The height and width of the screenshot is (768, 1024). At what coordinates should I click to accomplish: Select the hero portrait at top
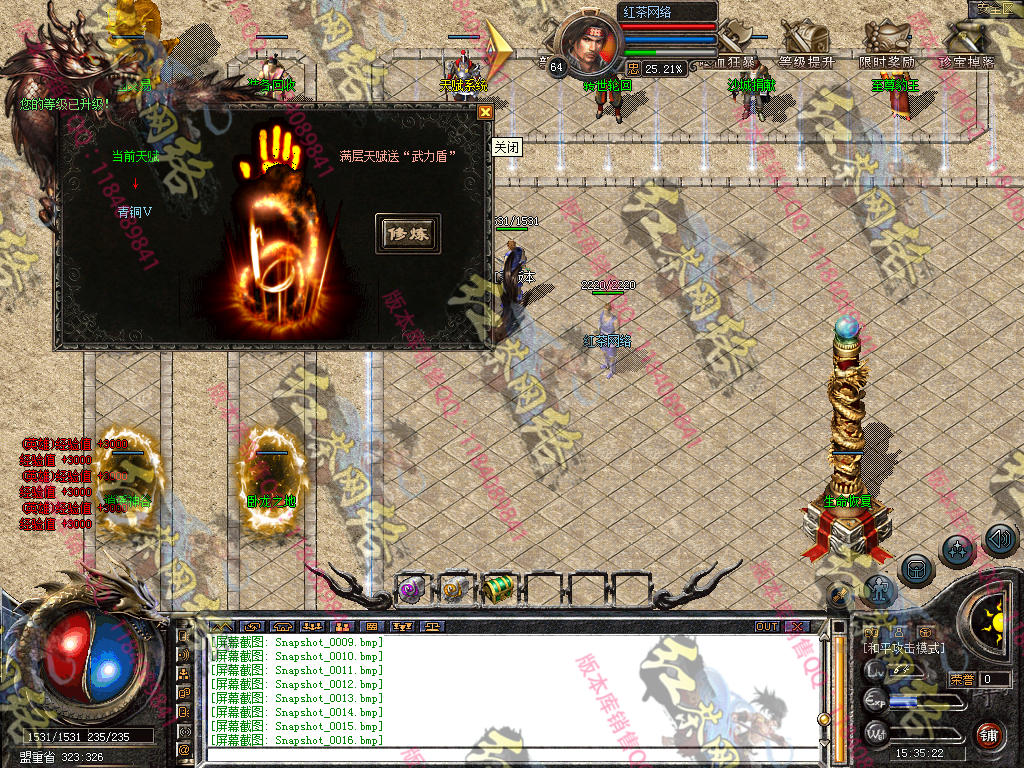coord(588,45)
